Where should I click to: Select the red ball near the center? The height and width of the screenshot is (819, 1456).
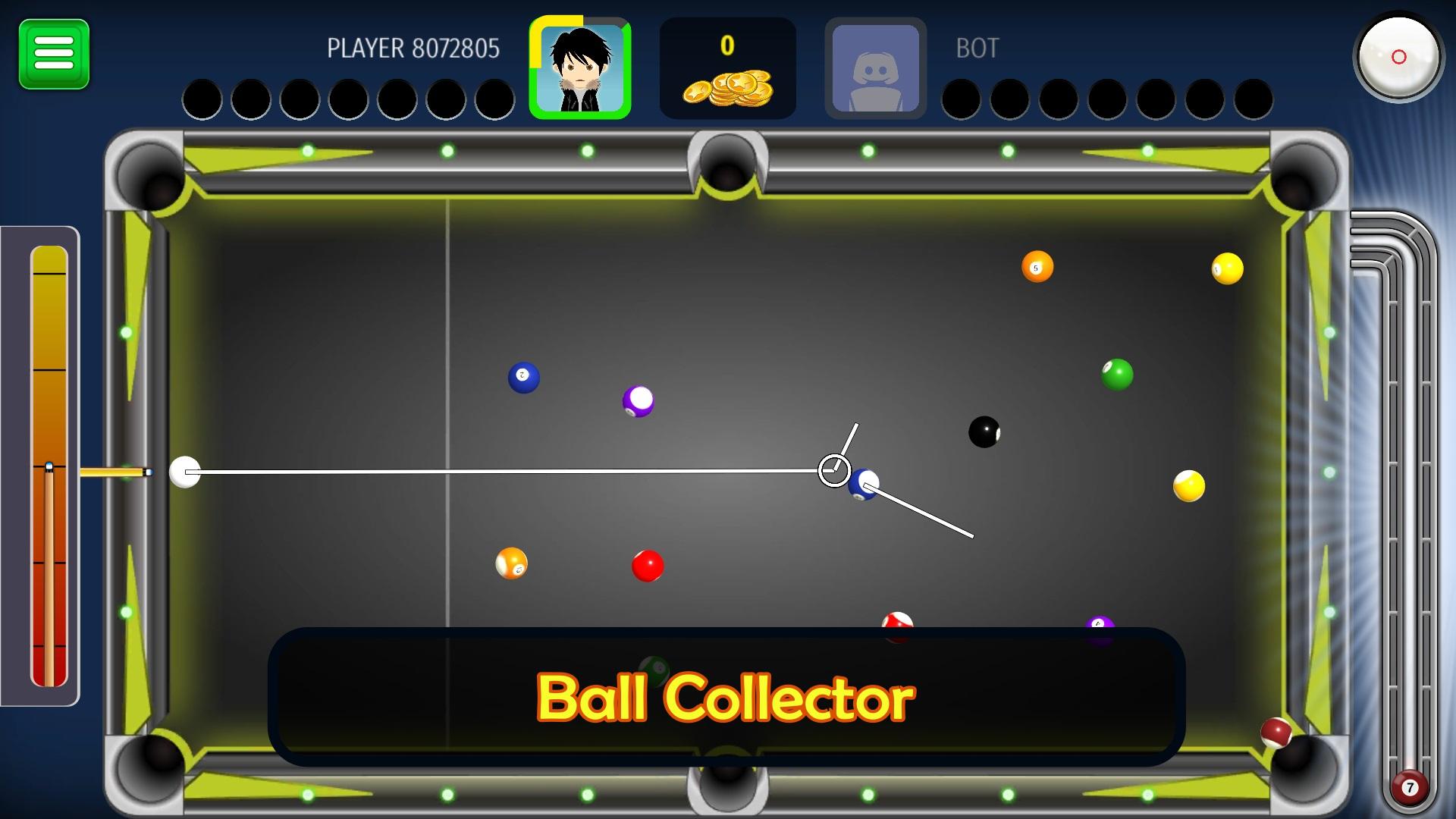648,564
